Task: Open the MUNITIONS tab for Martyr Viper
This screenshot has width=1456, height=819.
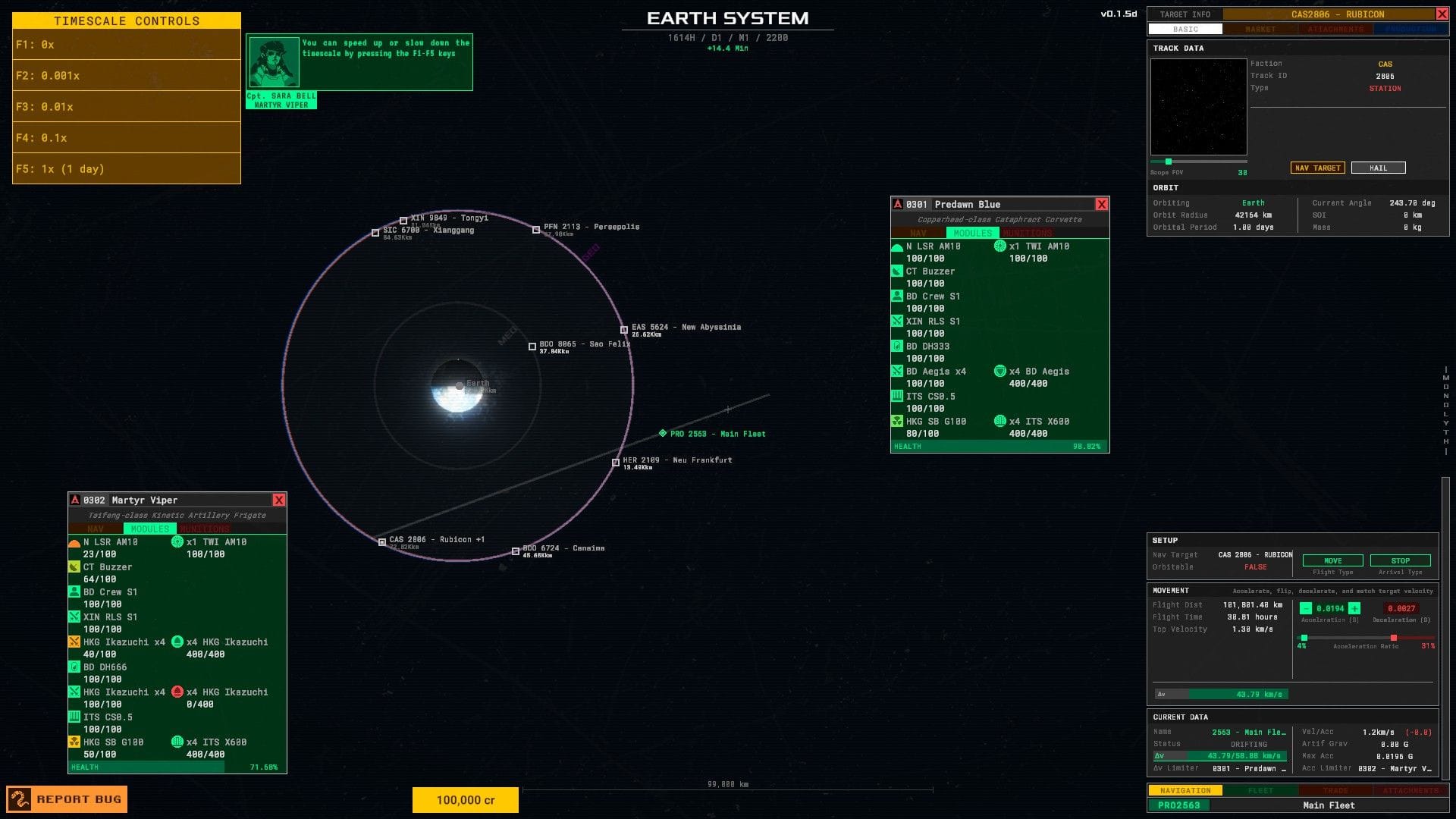Action: click(204, 529)
